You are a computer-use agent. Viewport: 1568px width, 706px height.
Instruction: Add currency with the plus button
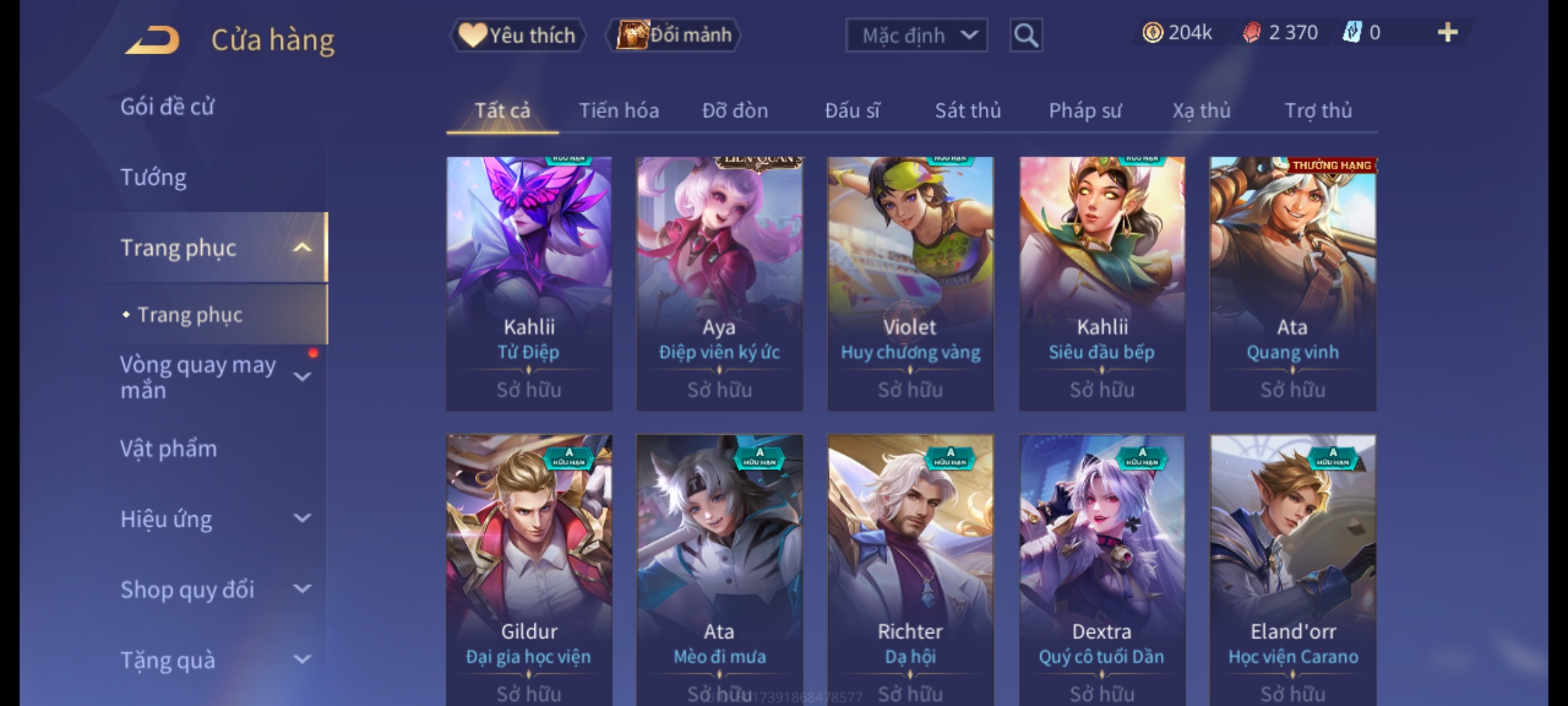(x=1447, y=33)
